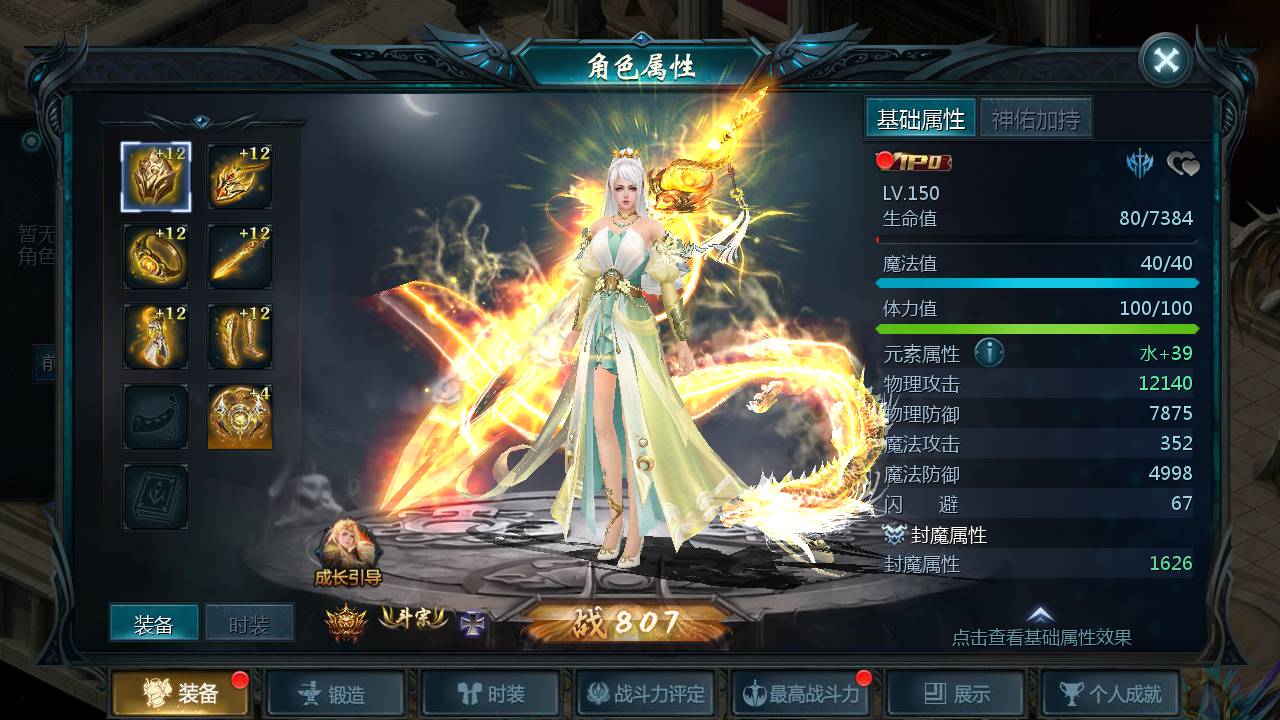The height and width of the screenshot is (720, 1280).
Task: Open the 锻造 forging panel
Action: tap(335, 691)
